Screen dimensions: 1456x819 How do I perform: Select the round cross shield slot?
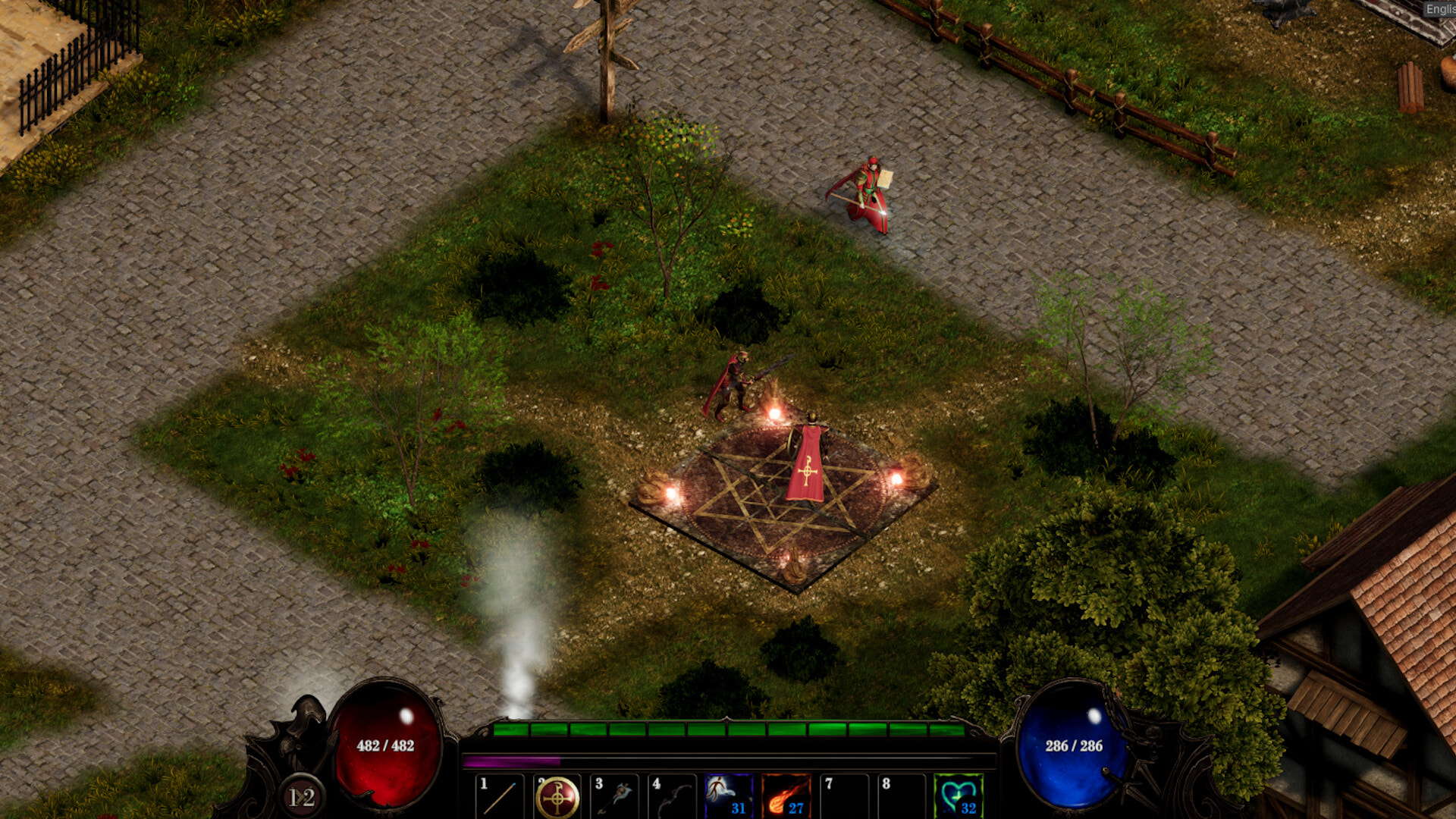(557, 797)
